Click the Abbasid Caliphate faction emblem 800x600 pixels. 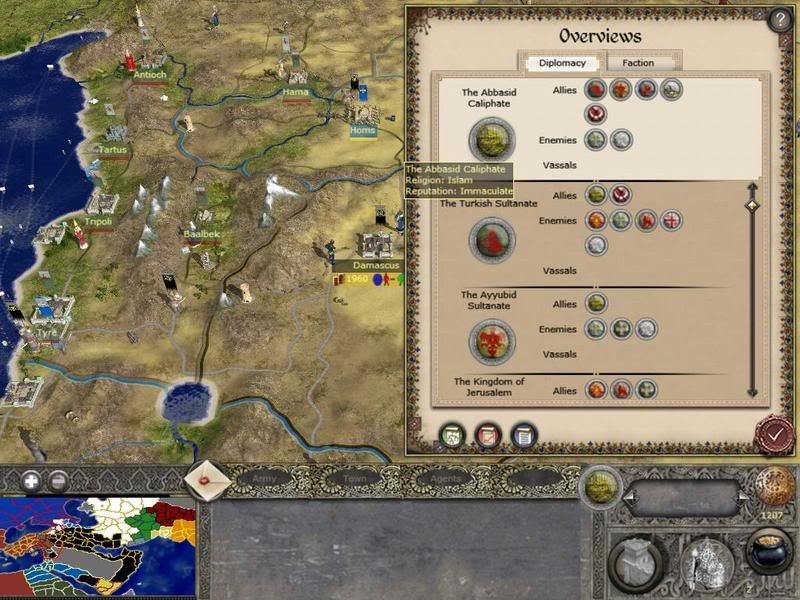[492, 139]
